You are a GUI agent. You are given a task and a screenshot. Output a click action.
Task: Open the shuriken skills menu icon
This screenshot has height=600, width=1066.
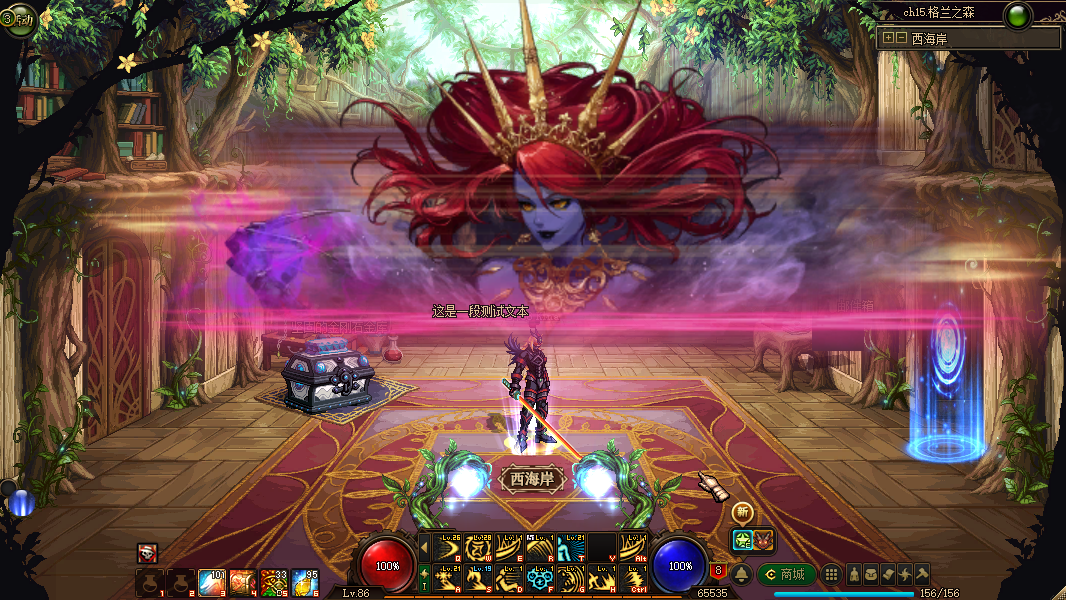(x=905, y=574)
